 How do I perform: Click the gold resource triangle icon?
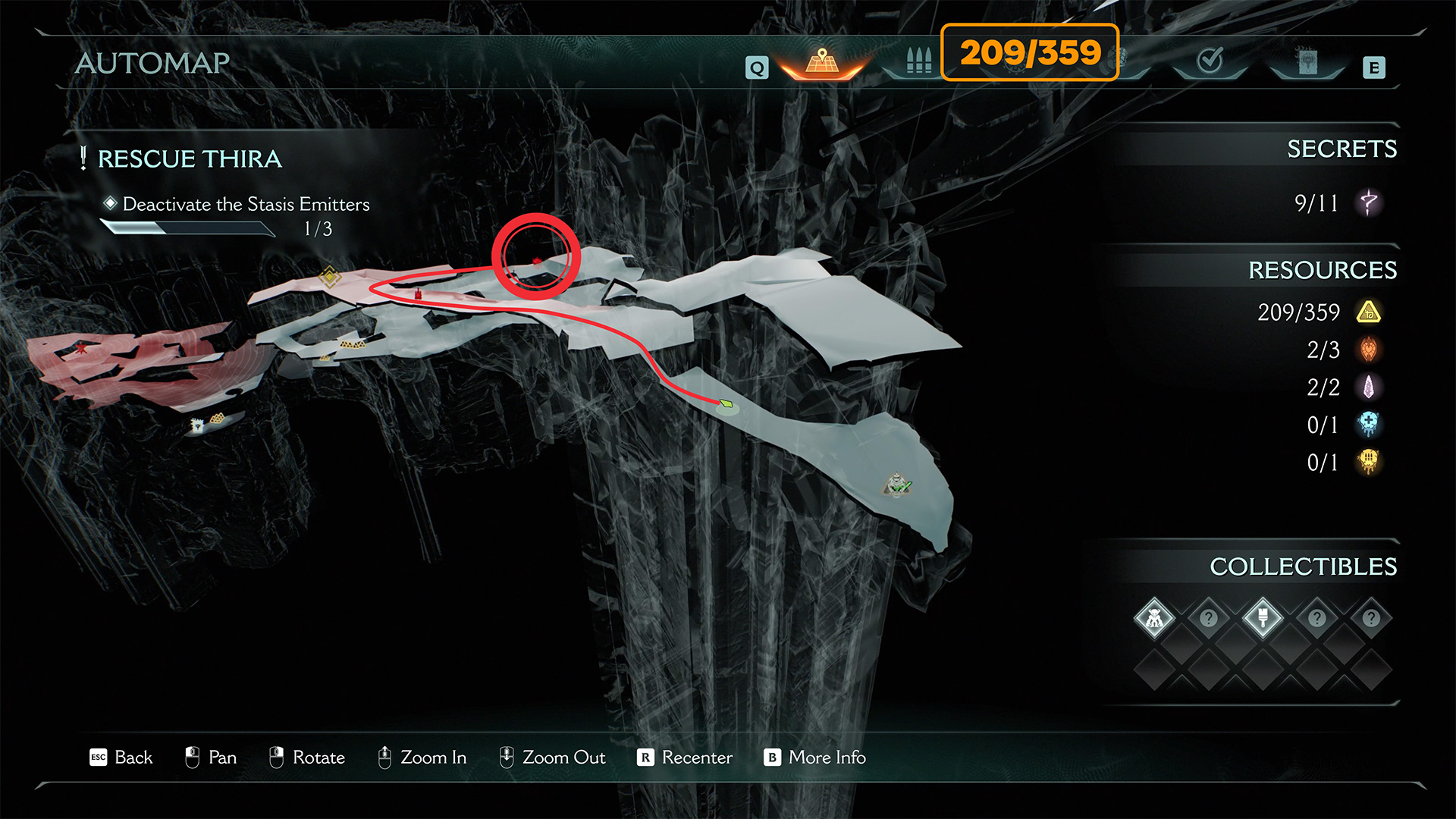coord(1369,312)
